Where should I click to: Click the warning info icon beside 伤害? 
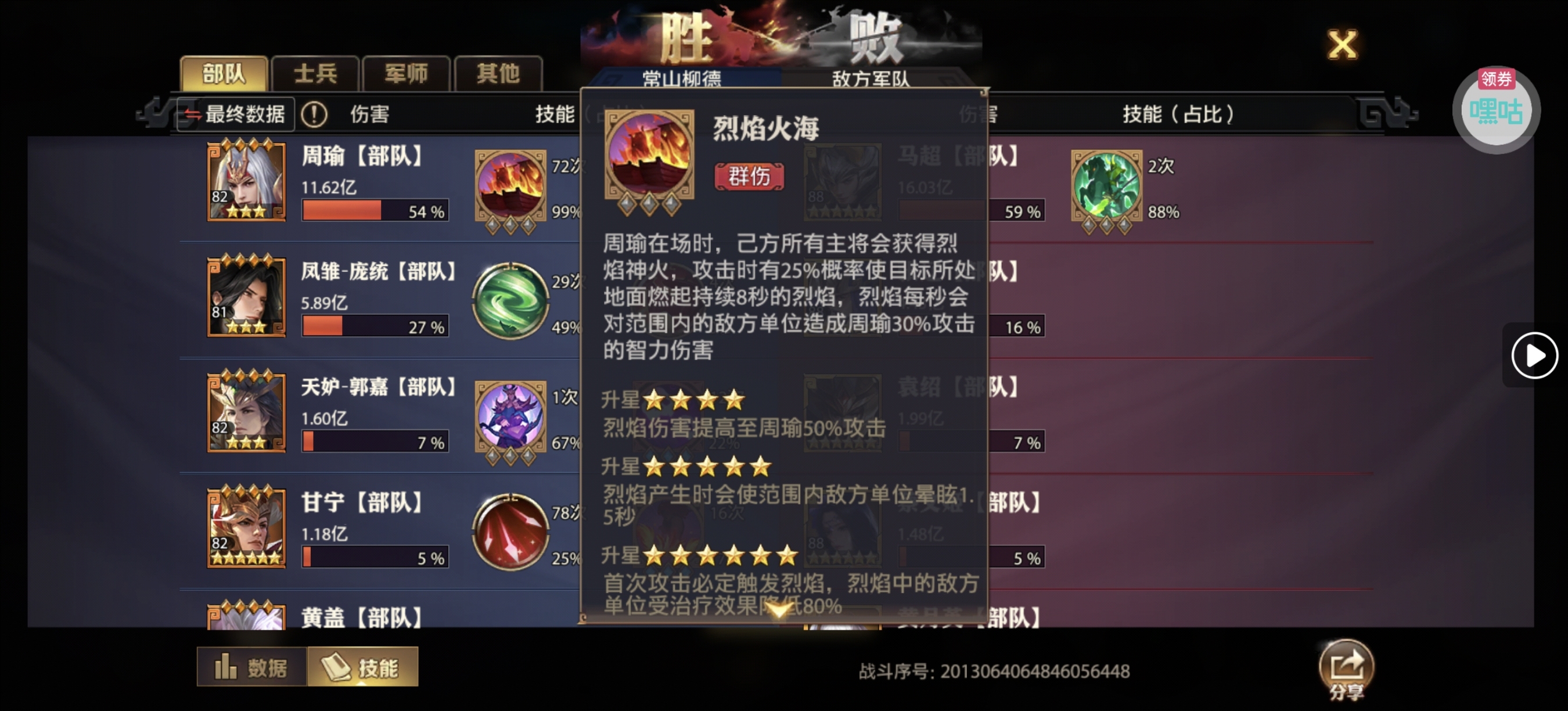tap(314, 113)
